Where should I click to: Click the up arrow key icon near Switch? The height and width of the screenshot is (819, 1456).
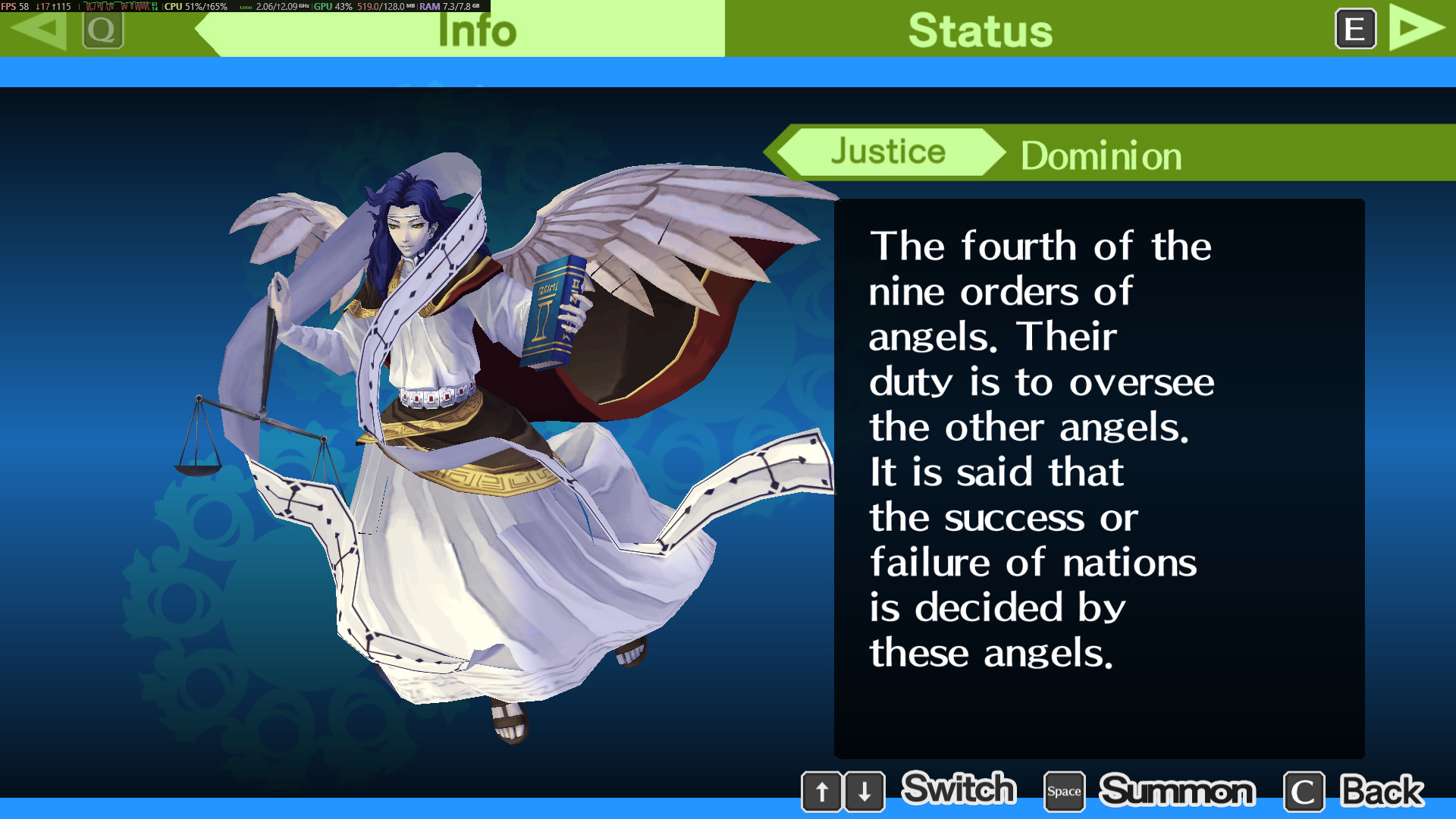pyautogui.click(x=823, y=791)
